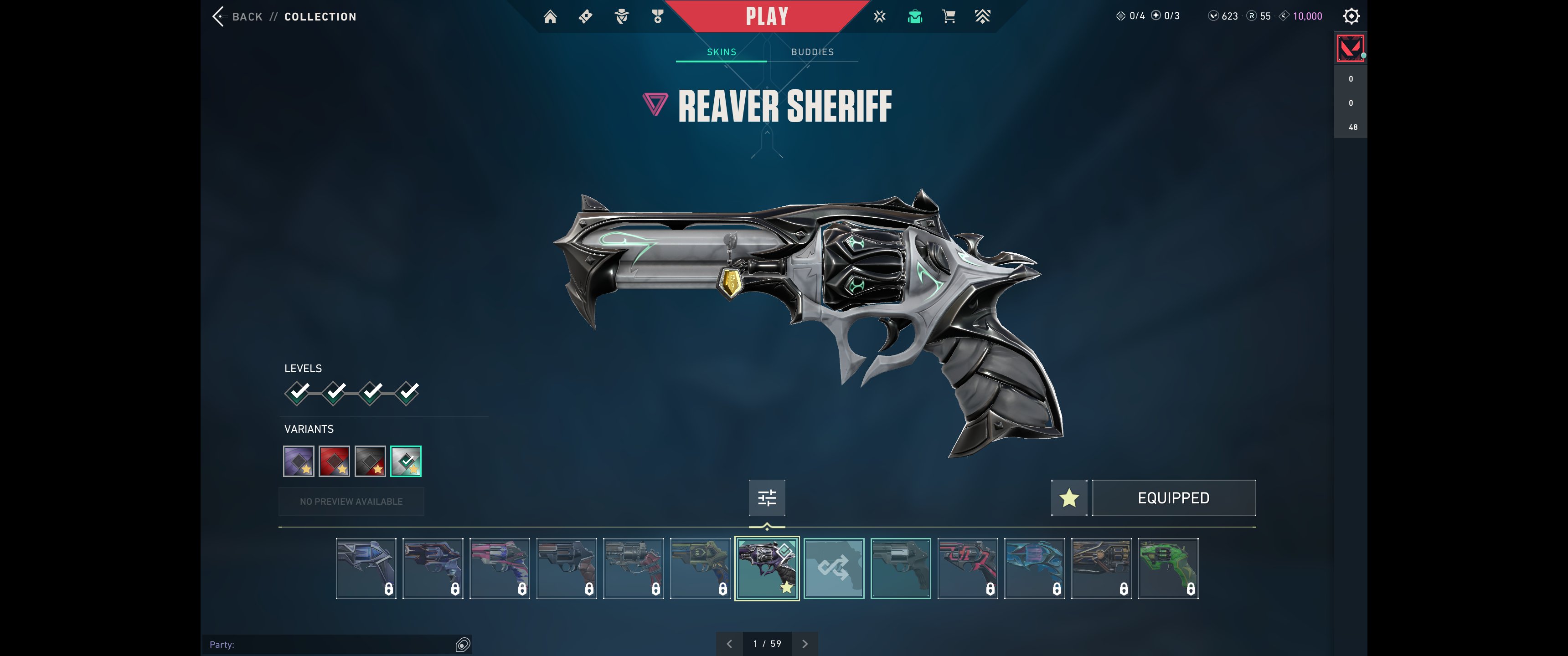
Task: Open the gear settings menu
Action: tap(1351, 16)
